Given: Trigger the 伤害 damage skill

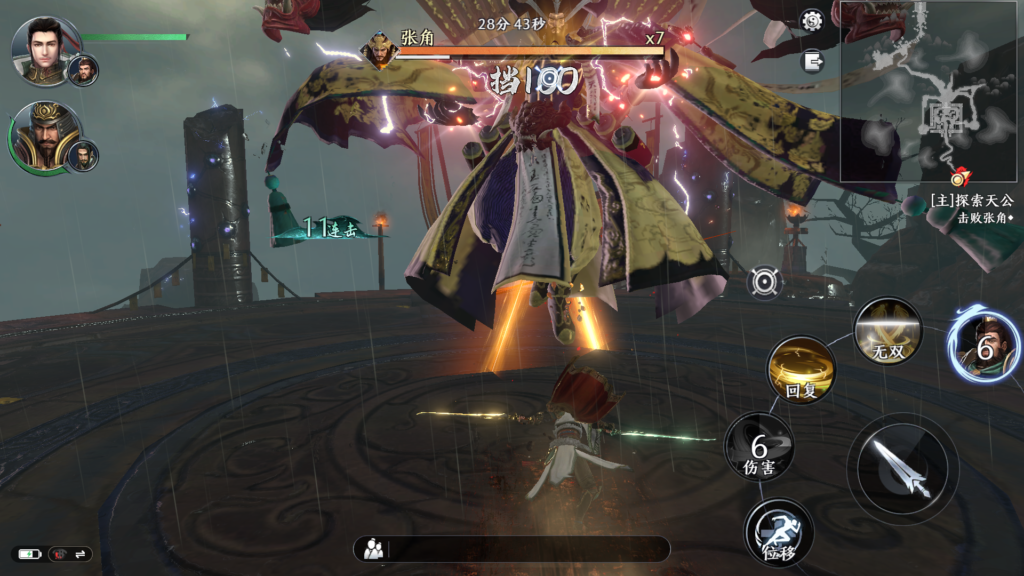Looking at the screenshot, I should 759,447.
